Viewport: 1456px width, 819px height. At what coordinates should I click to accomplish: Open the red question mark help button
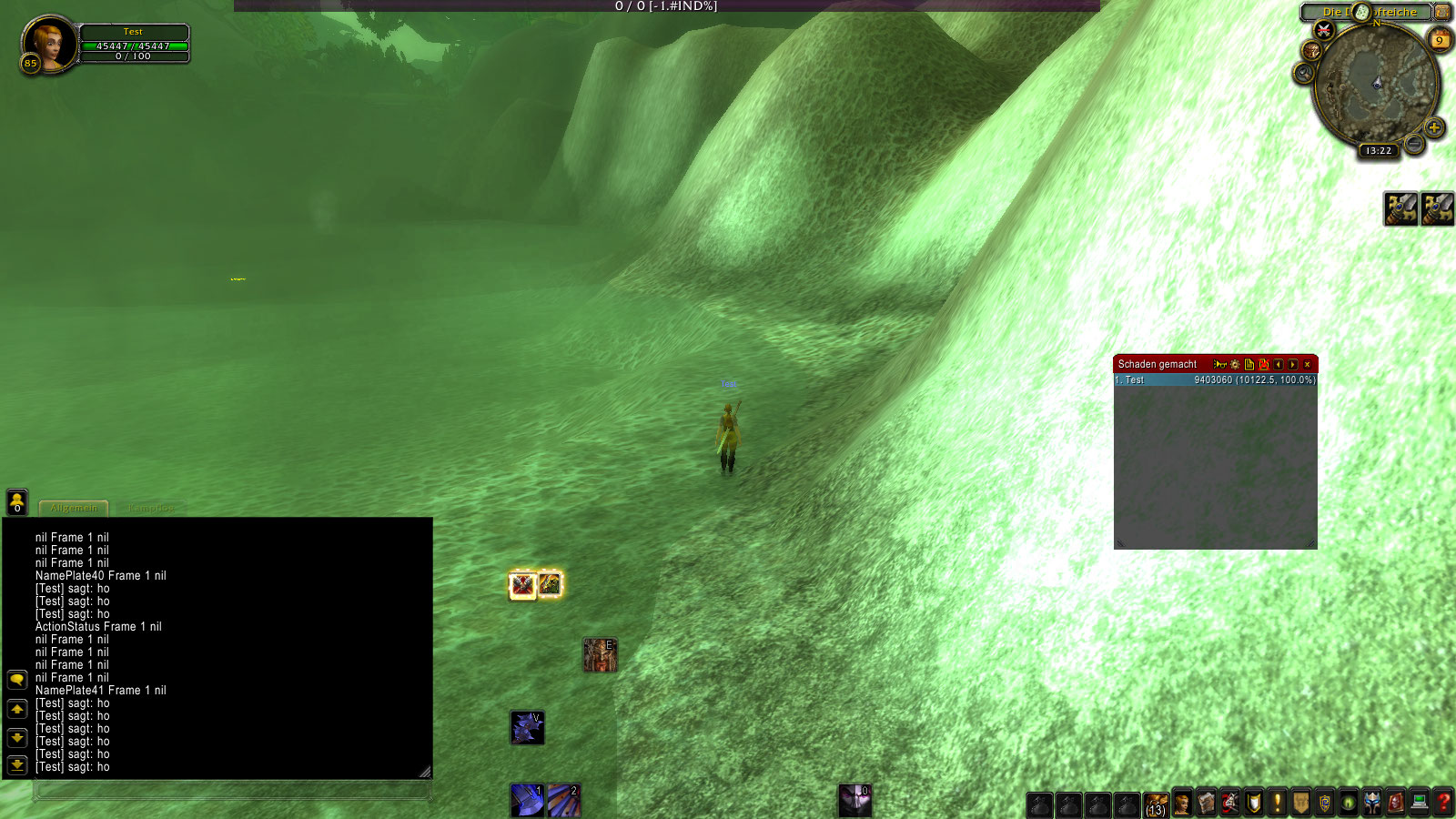point(1443,803)
